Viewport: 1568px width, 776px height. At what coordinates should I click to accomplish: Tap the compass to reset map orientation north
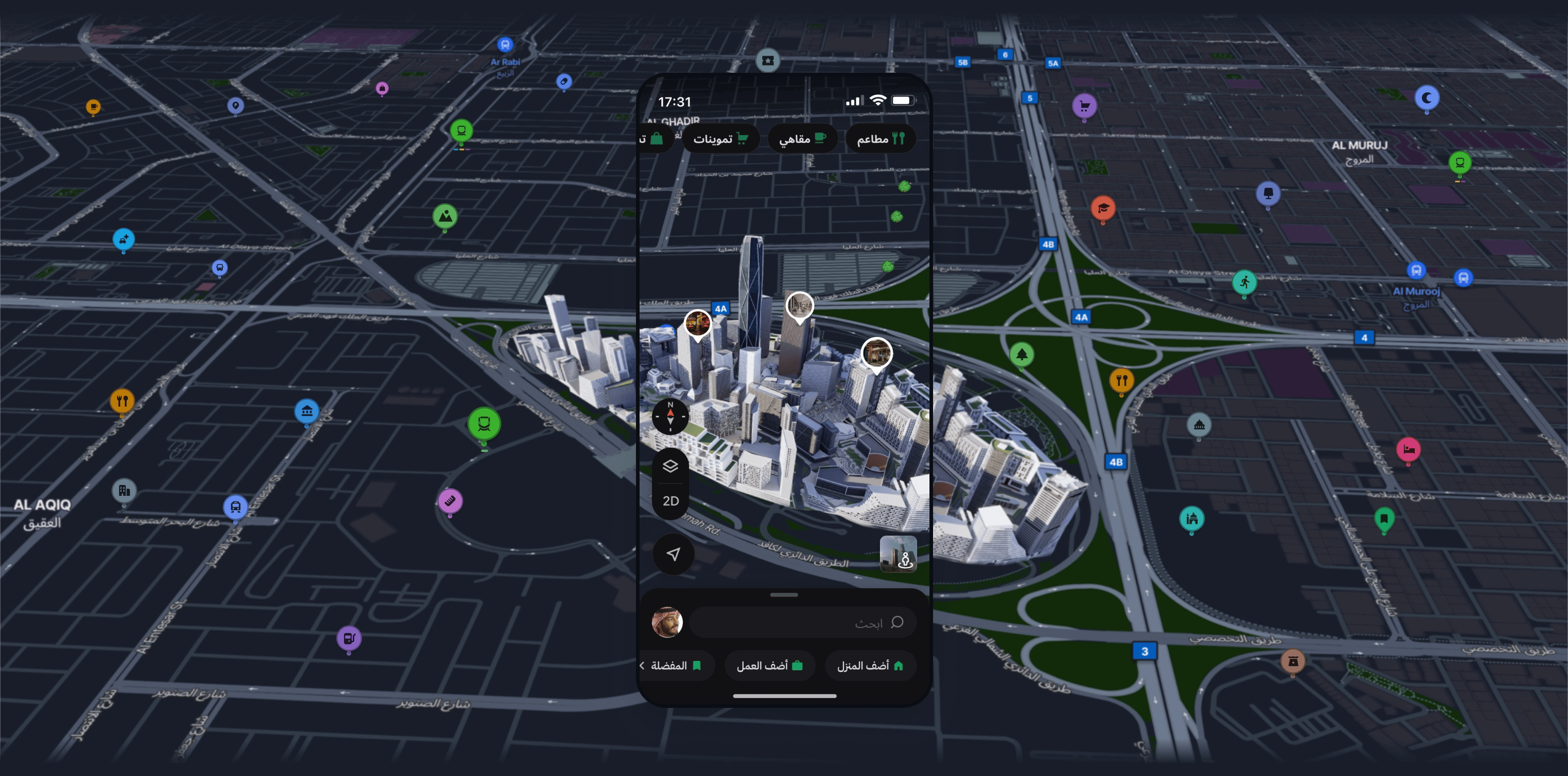[671, 417]
